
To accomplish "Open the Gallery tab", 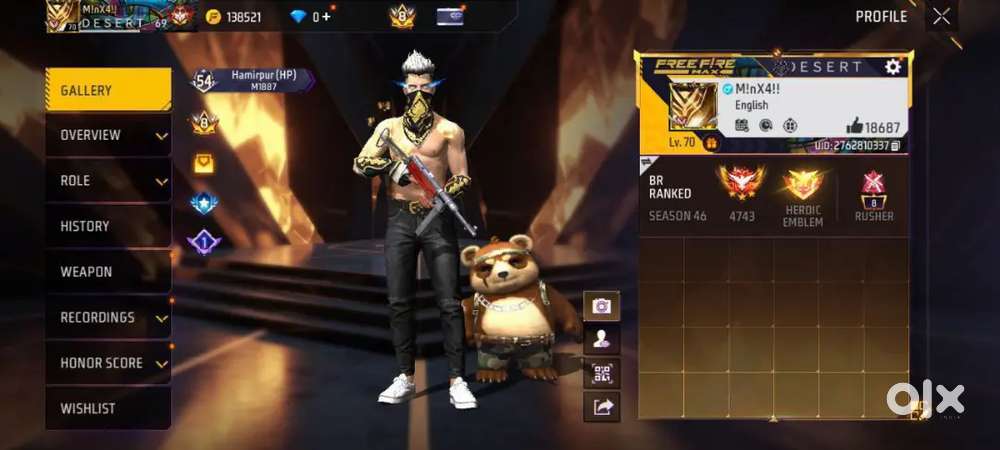I will (107, 90).
